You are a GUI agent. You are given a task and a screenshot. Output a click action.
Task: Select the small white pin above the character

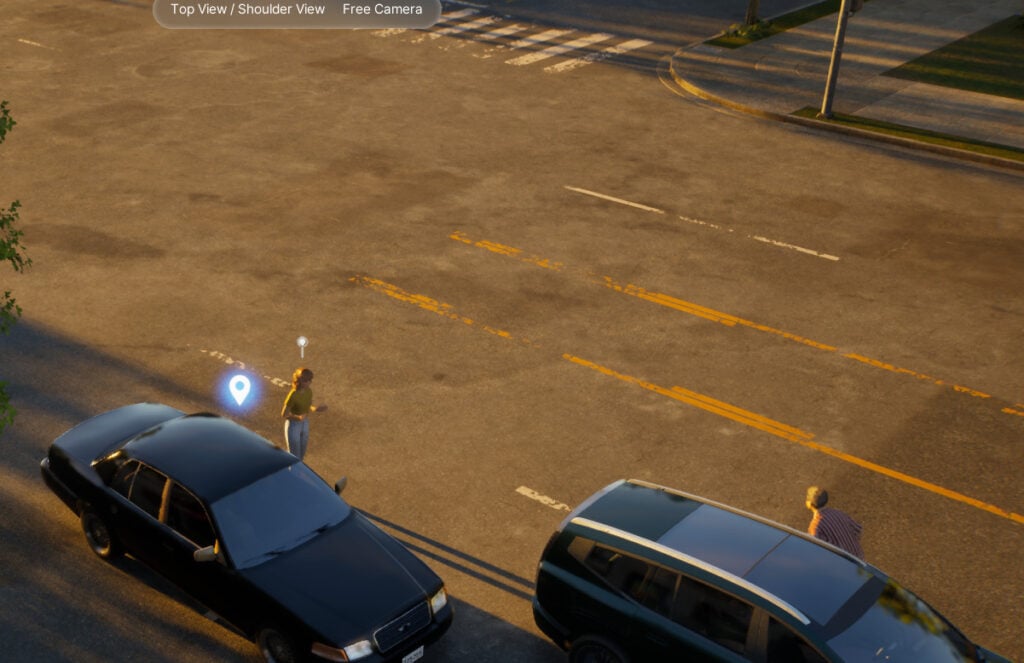[302, 343]
